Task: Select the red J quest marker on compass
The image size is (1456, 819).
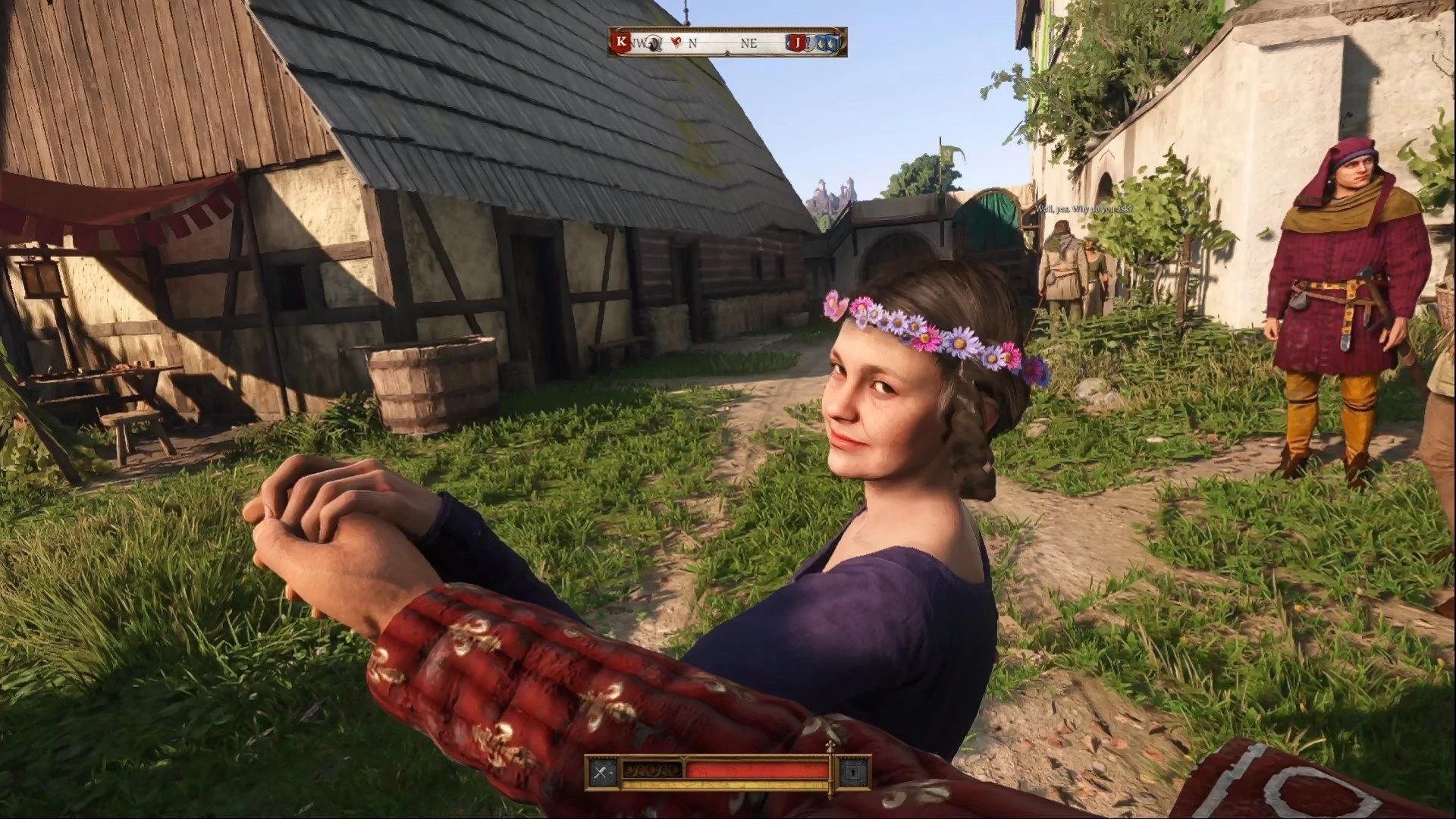Action: tap(797, 43)
